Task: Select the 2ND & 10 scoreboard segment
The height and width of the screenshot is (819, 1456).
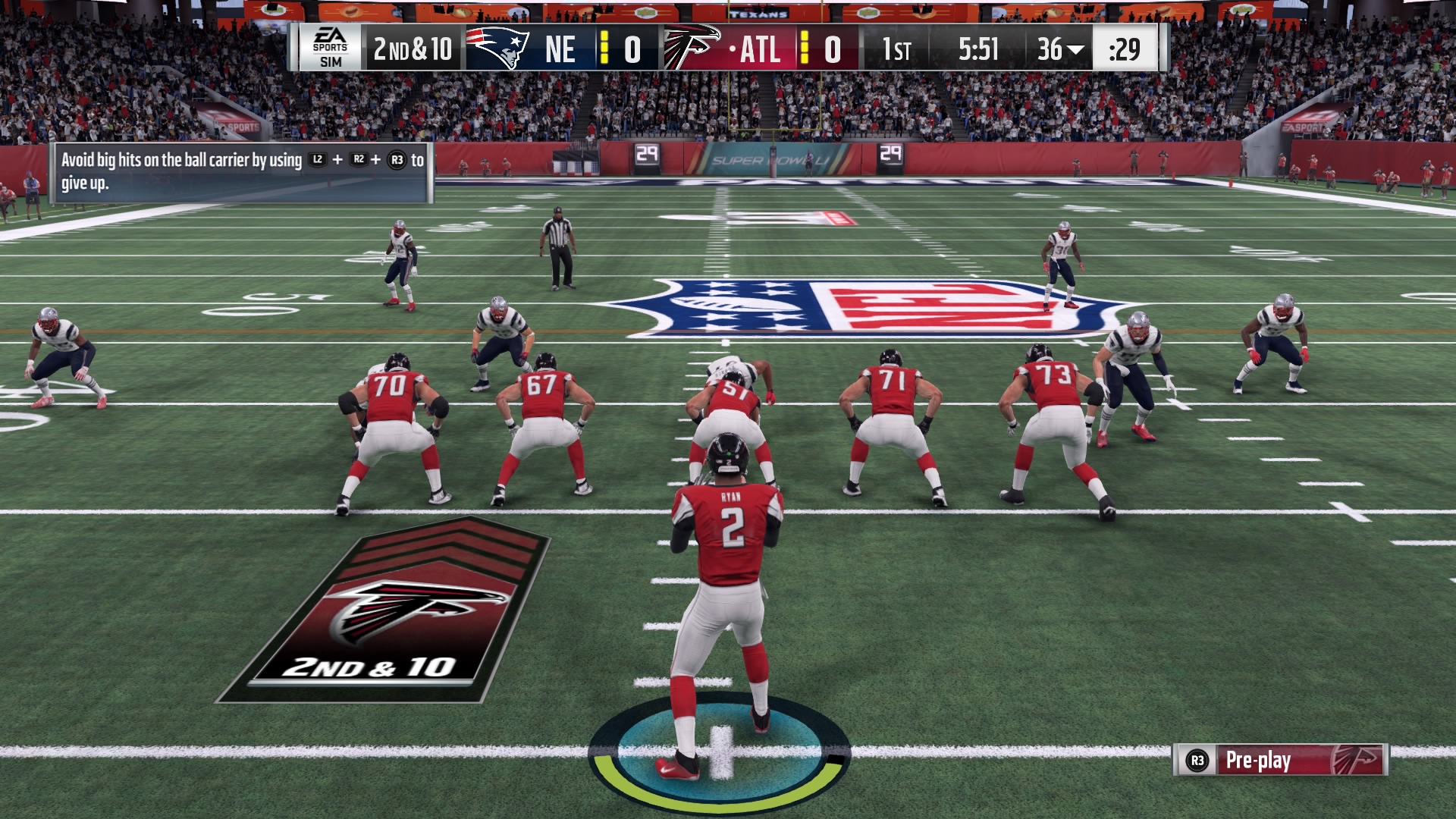Action: (413, 48)
